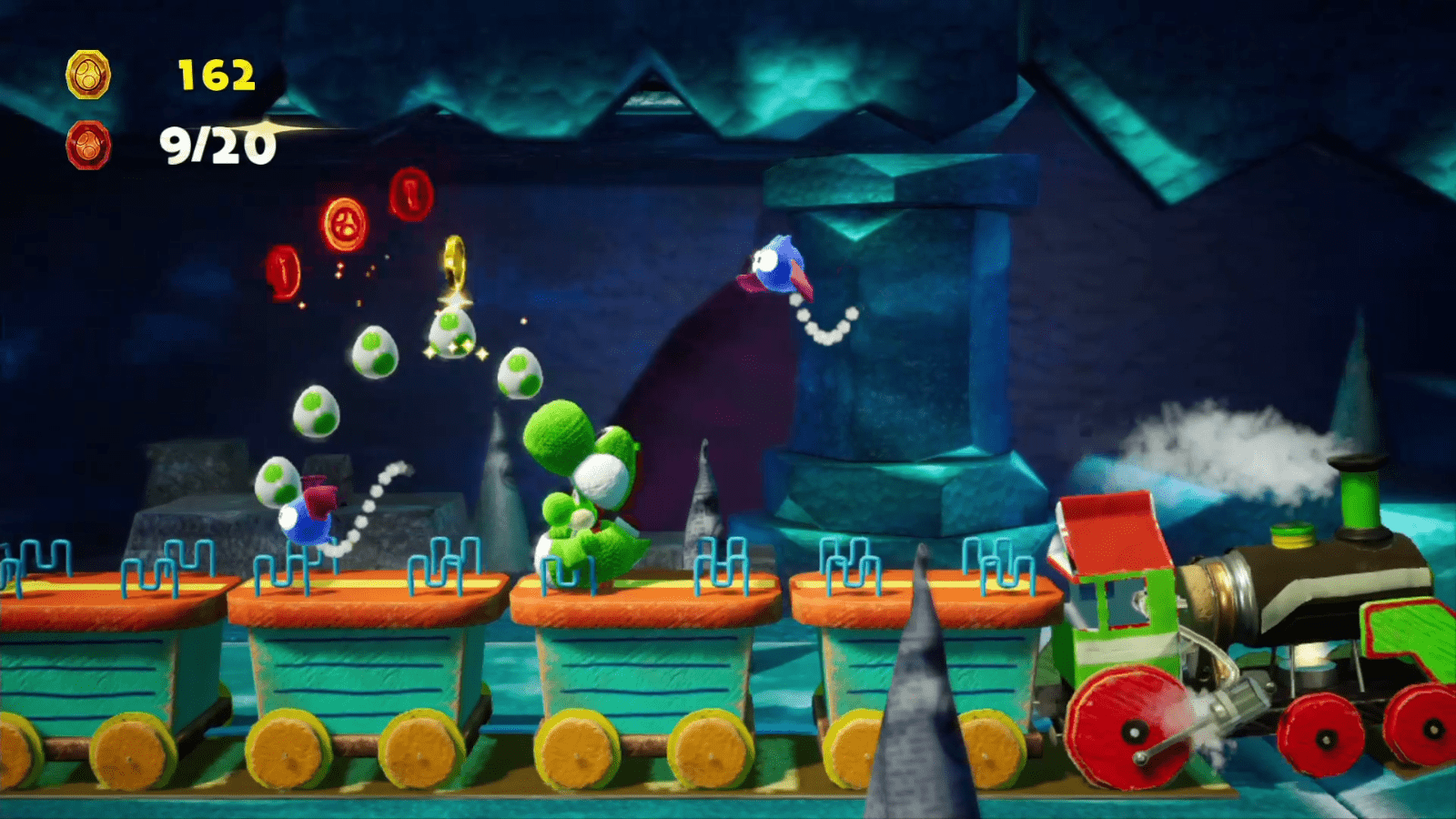The width and height of the screenshot is (1456, 819).
Task: Toggle the blue bird perched above the pillar
Action: (x=778, y=264)
